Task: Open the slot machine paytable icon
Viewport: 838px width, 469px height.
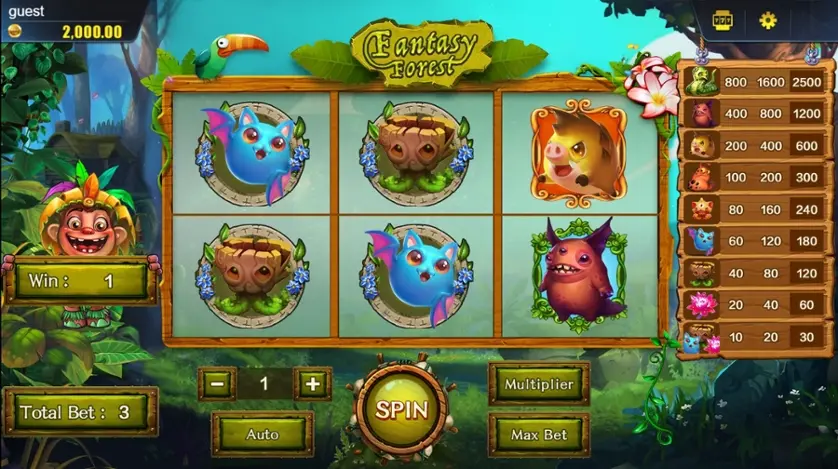Action: click(723, 20)
